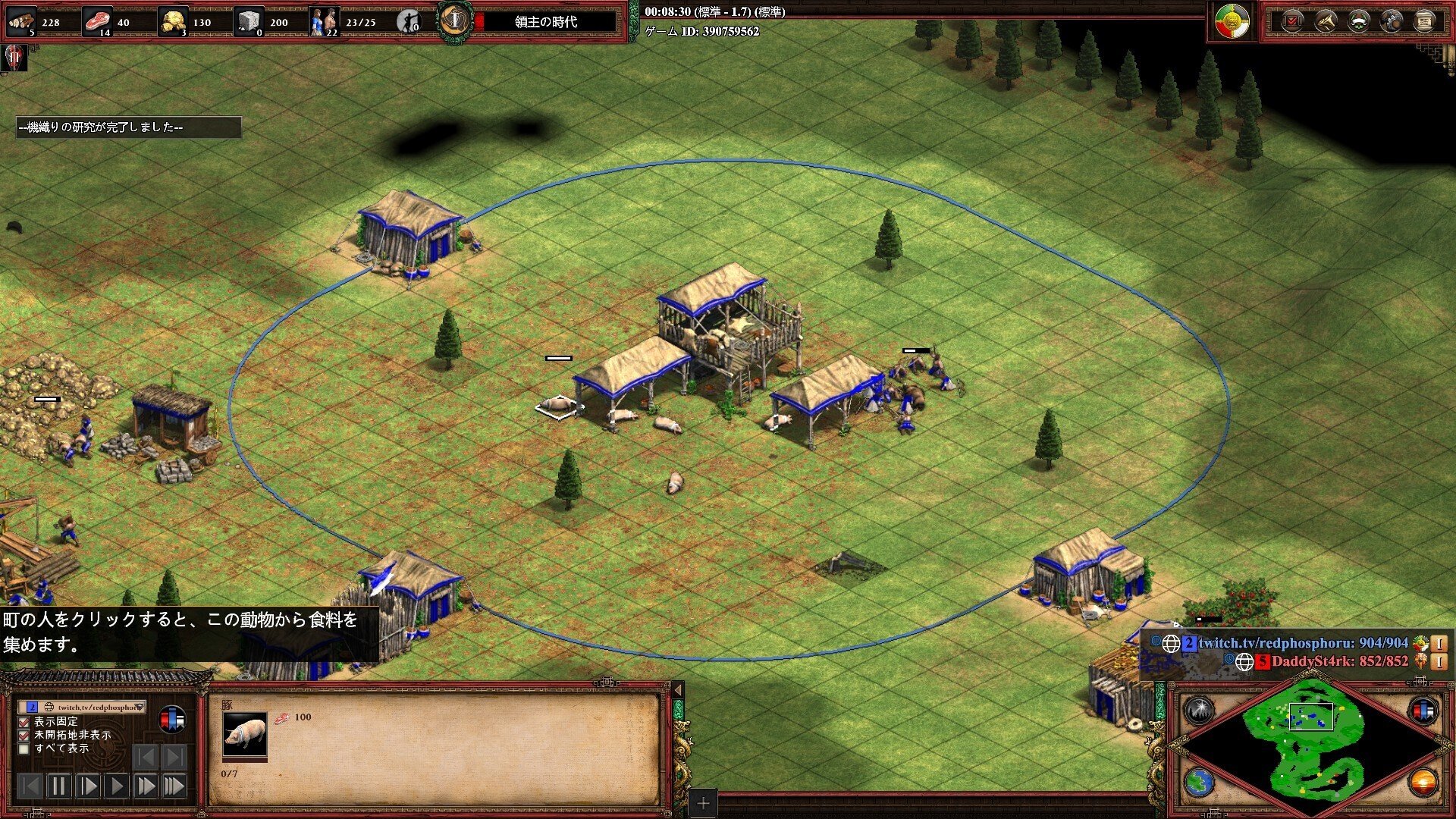Screen dimensions: 1456x819
Task: Open the technology tree gears icon
Action: point(1392,20)
